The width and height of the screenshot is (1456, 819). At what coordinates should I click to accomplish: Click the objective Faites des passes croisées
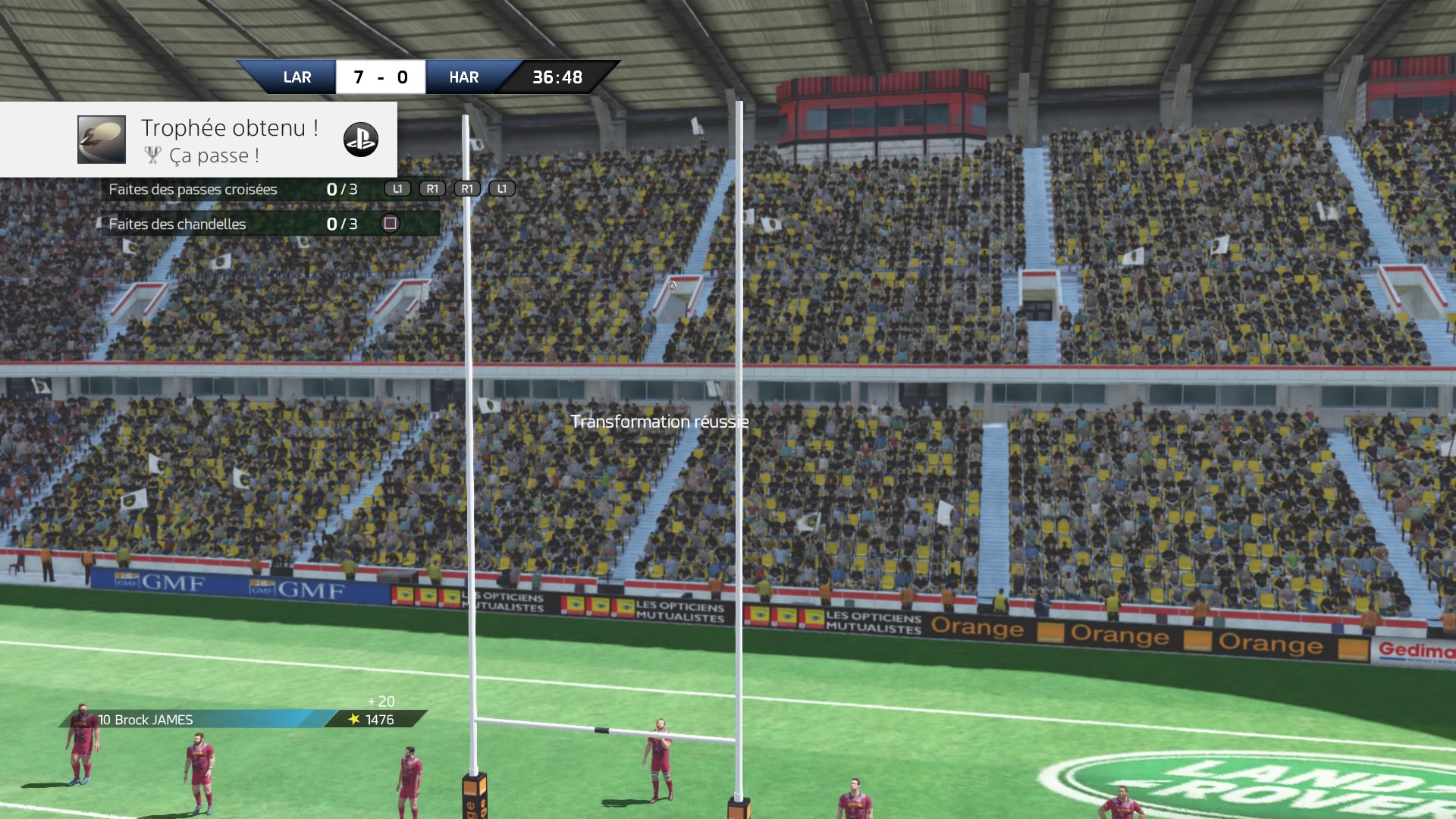coord(192,190)
